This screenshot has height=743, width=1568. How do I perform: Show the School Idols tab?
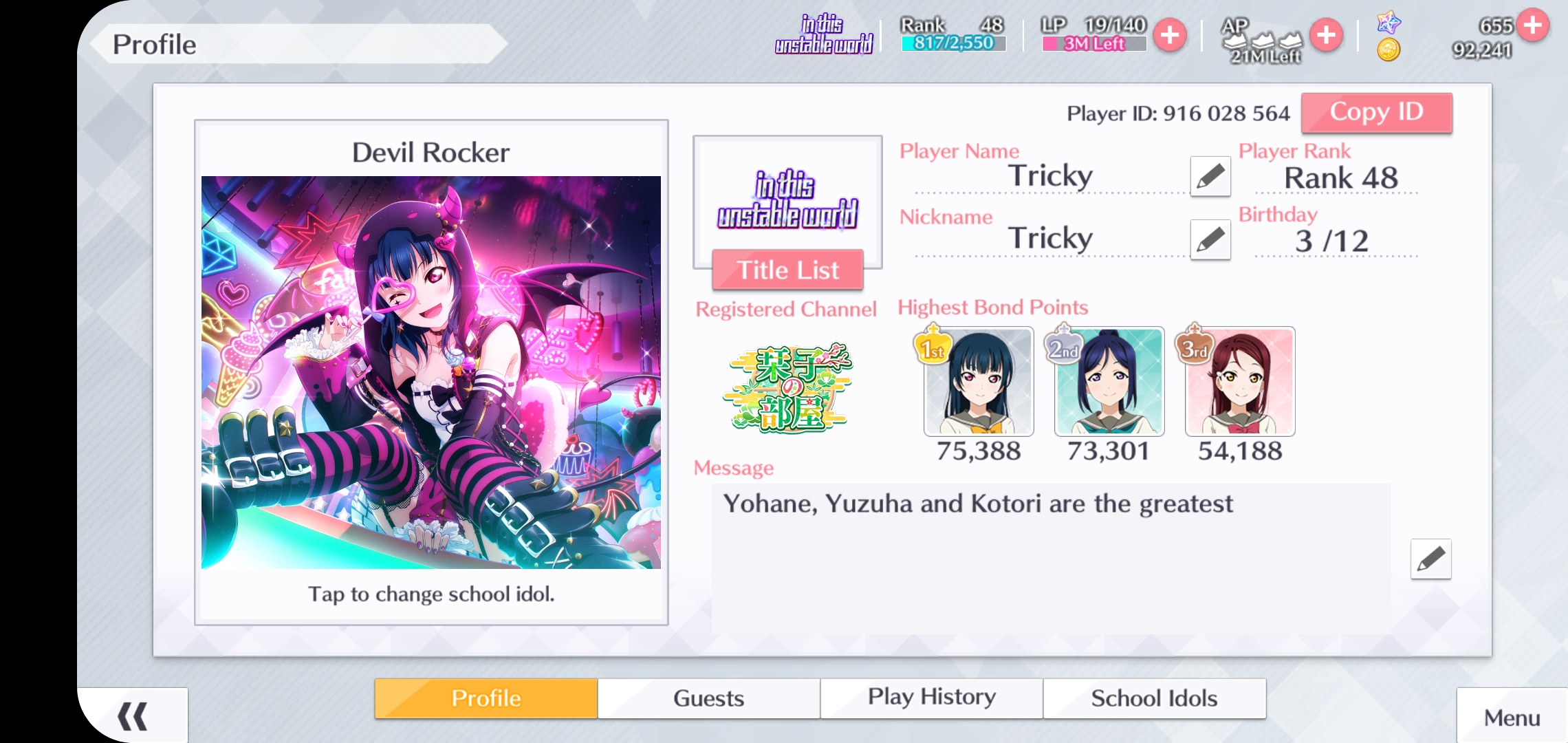point(1154,698)
